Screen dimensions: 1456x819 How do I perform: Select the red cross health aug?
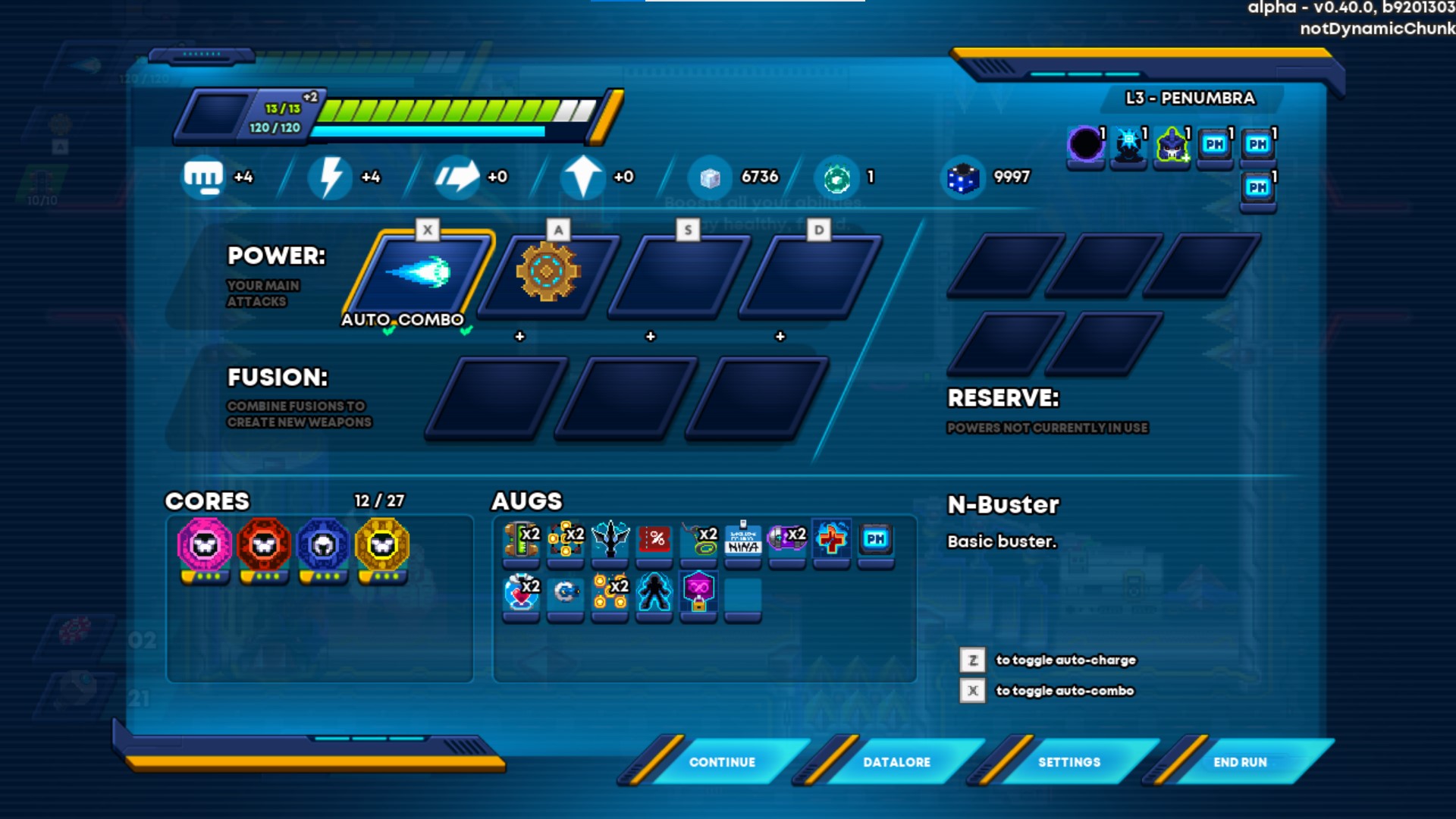click(832, 539)
